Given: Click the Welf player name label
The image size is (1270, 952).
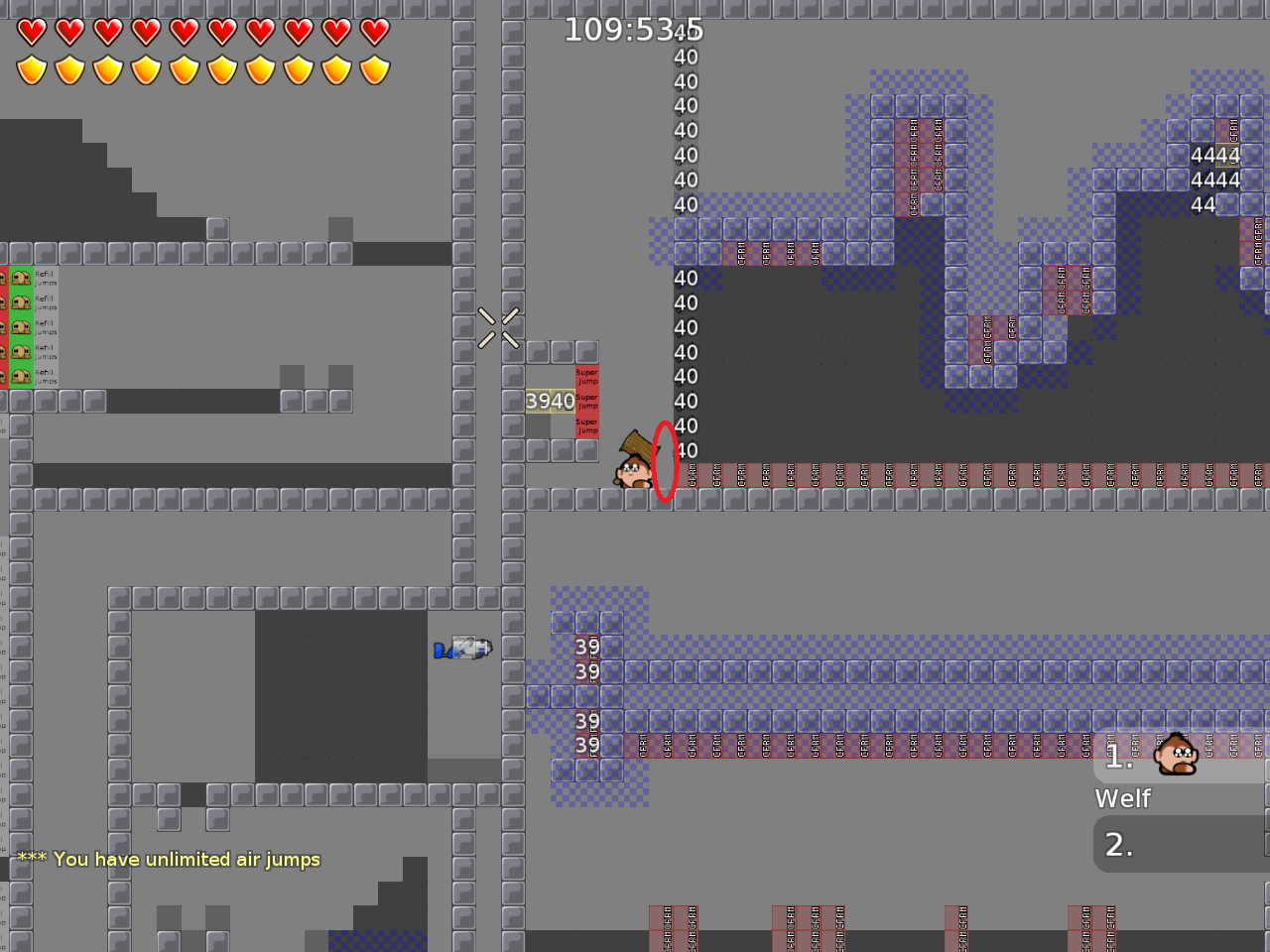Looking at the screenshot, I should [1122, 798].
